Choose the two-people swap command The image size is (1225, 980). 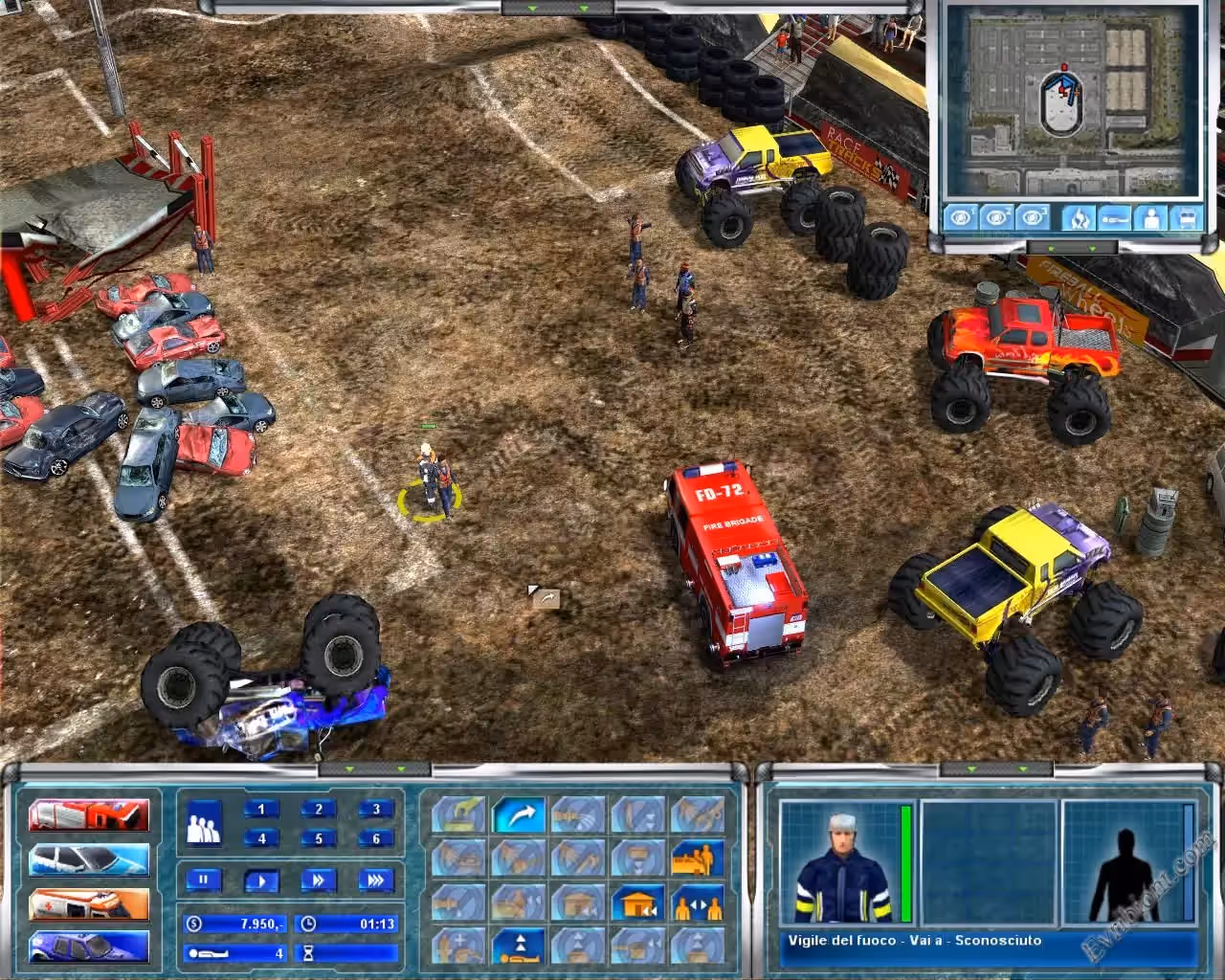tap(698, 902)
